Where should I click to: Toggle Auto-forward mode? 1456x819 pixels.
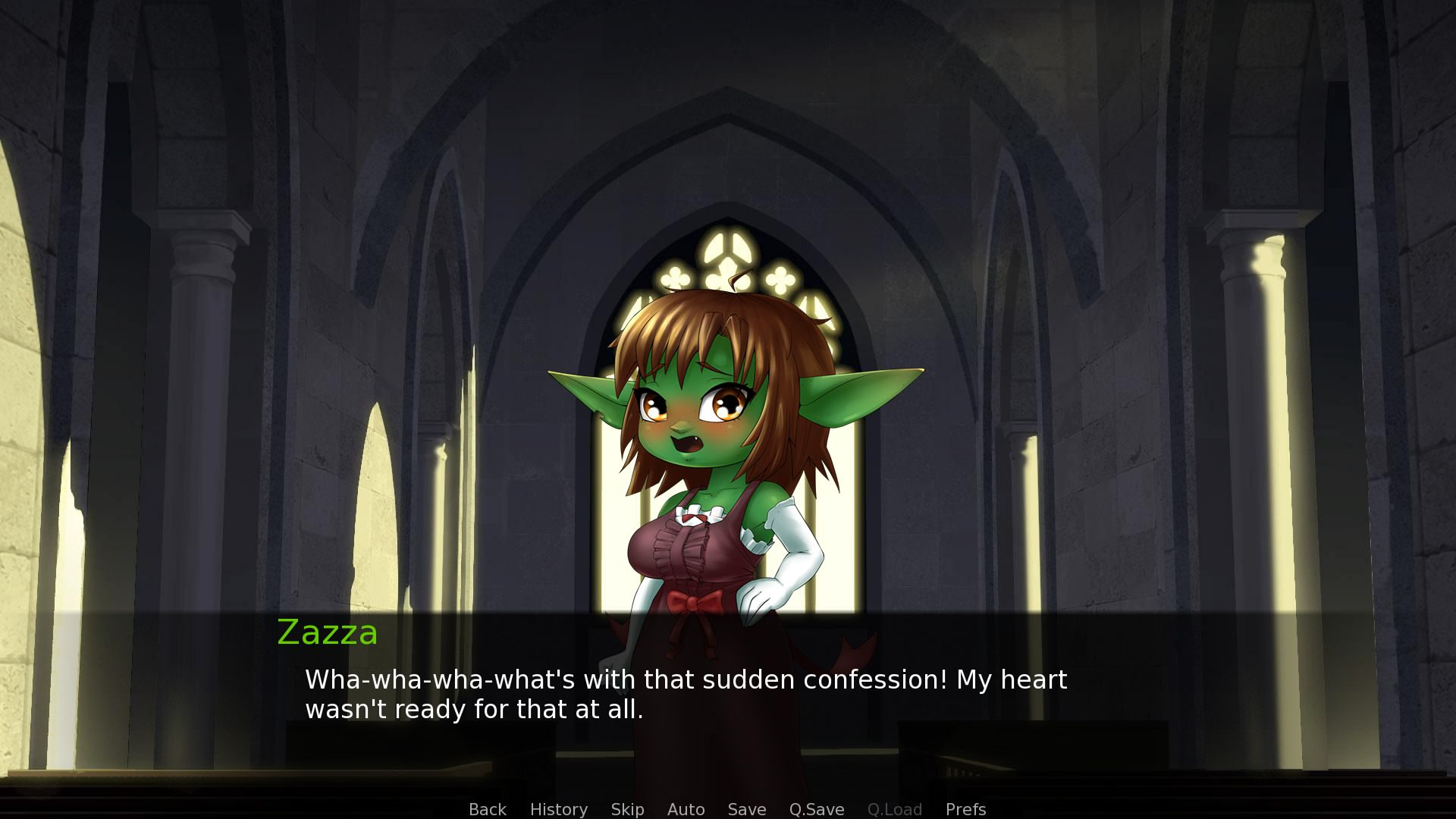point(685,809)
